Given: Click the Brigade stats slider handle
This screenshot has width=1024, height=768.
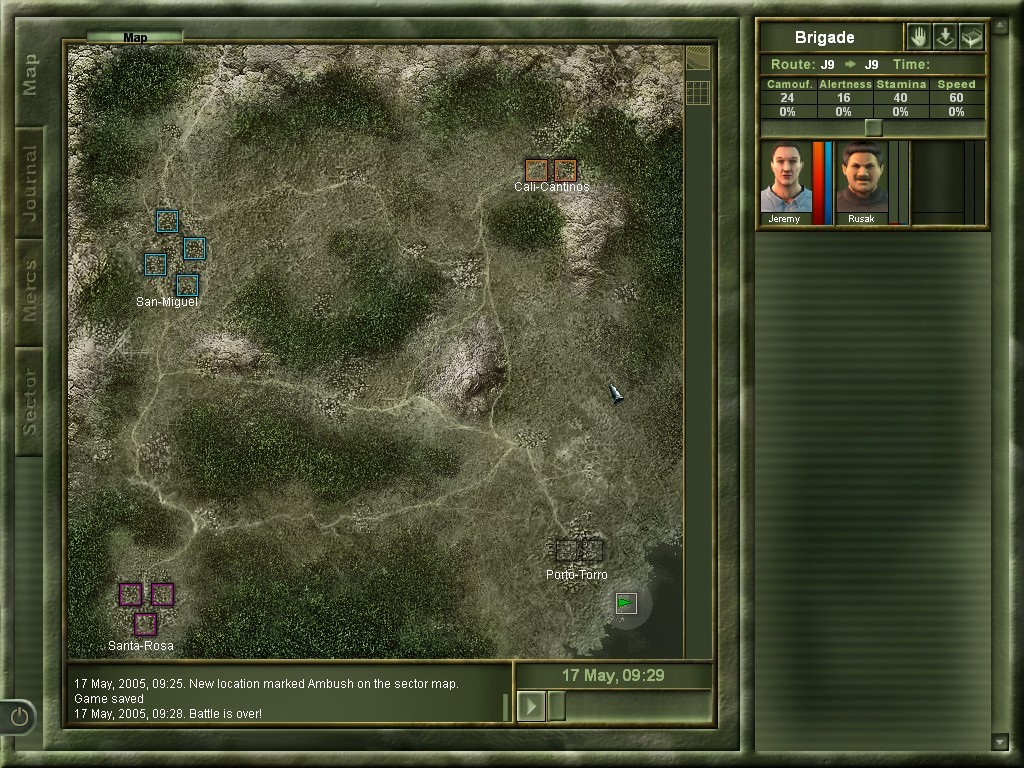Looking at the screenshot, I should click(873, 128).
